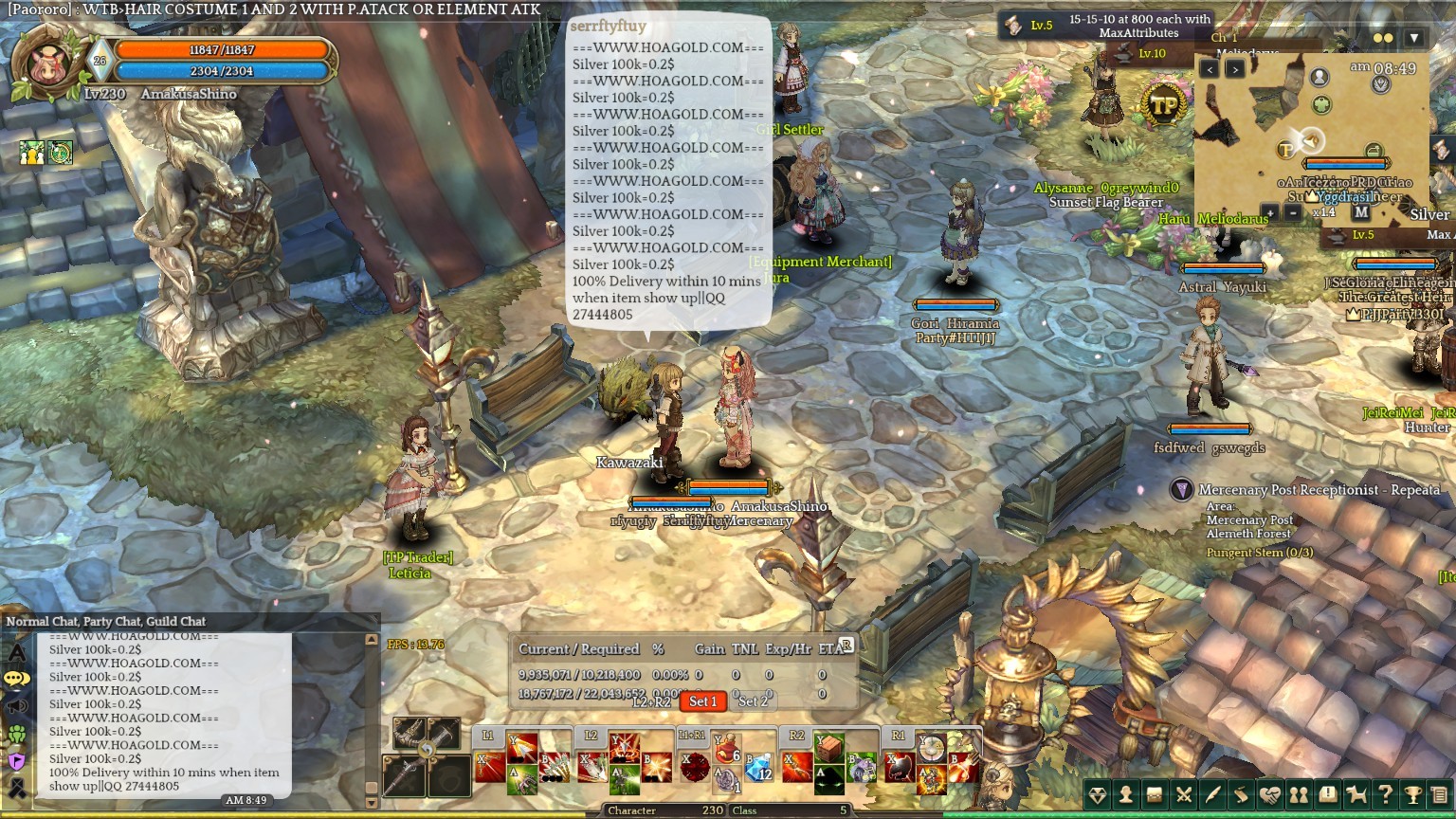Zoom out the minimap with minus button
The width and height of the screenshot is (1456, 819).
[x=1293, y=213]
